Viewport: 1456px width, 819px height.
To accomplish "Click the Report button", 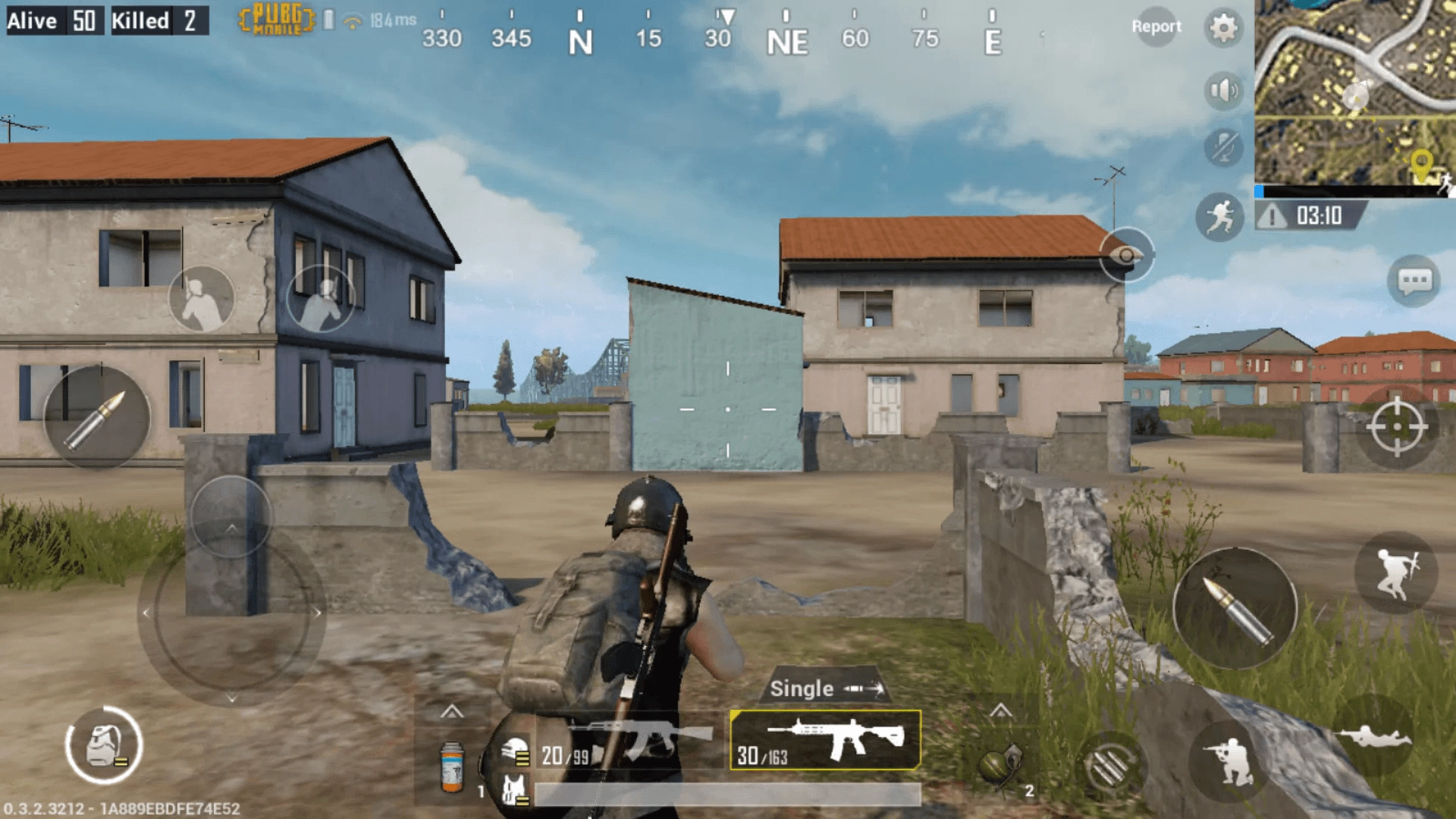I will coord(1157,27).
